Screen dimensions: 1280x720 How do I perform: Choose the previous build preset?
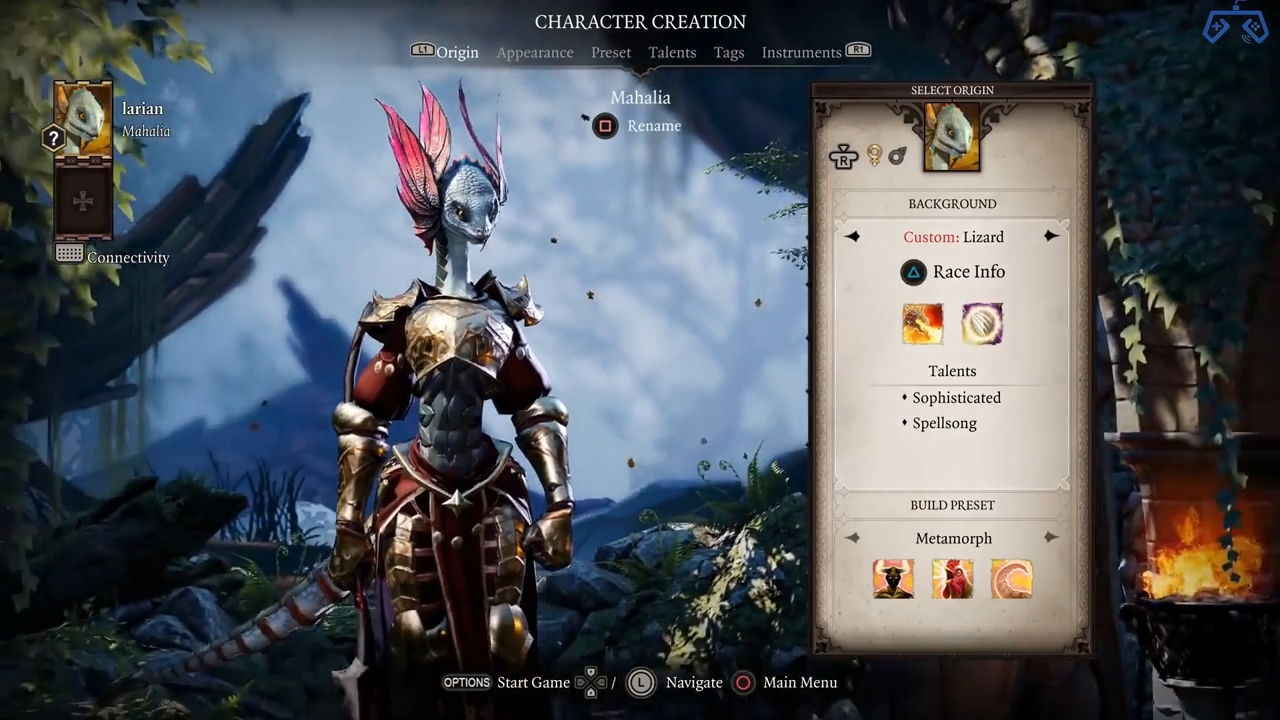pos(852,538)
